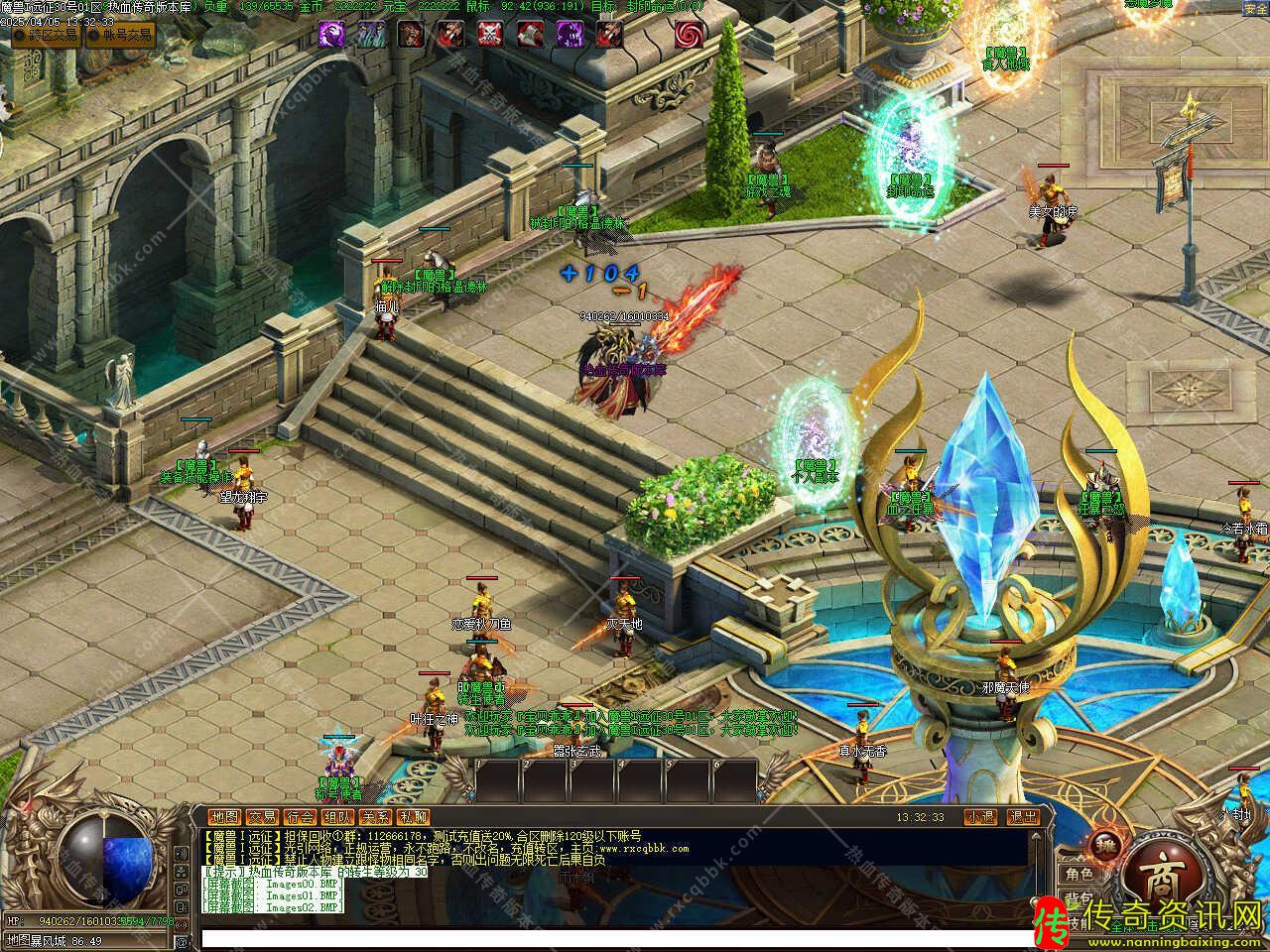The height and width of the screenshot is (952, 1270).
Task: Click the 地图 map button
Action: pos(225,817)
